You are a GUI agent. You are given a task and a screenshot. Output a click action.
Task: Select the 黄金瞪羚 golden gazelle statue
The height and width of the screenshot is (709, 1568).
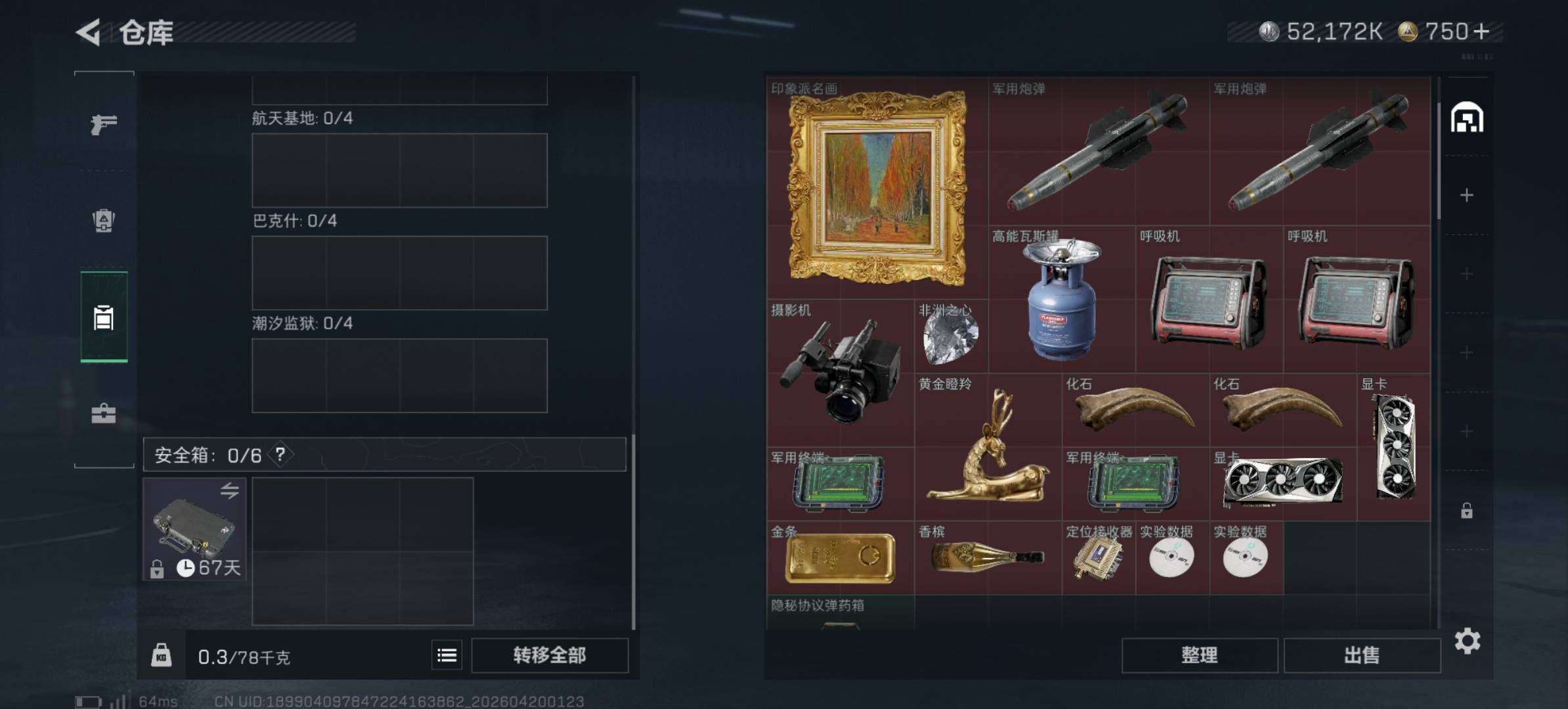(988, 447)
